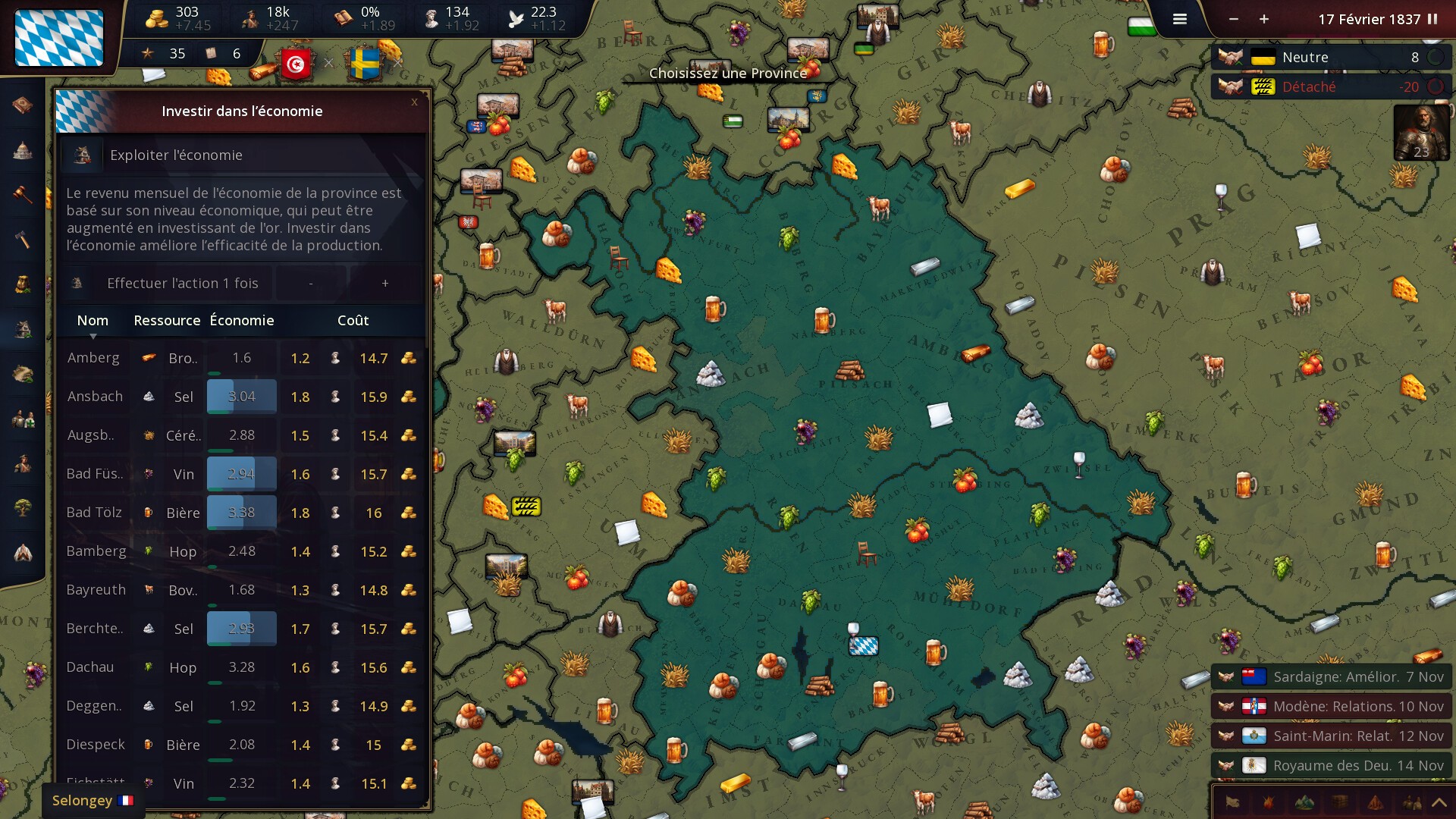Image resolution: width=1456 pixels, height=819 pixels.
Task: Toggle the pause button beside the date
Action: (1432, 20)
